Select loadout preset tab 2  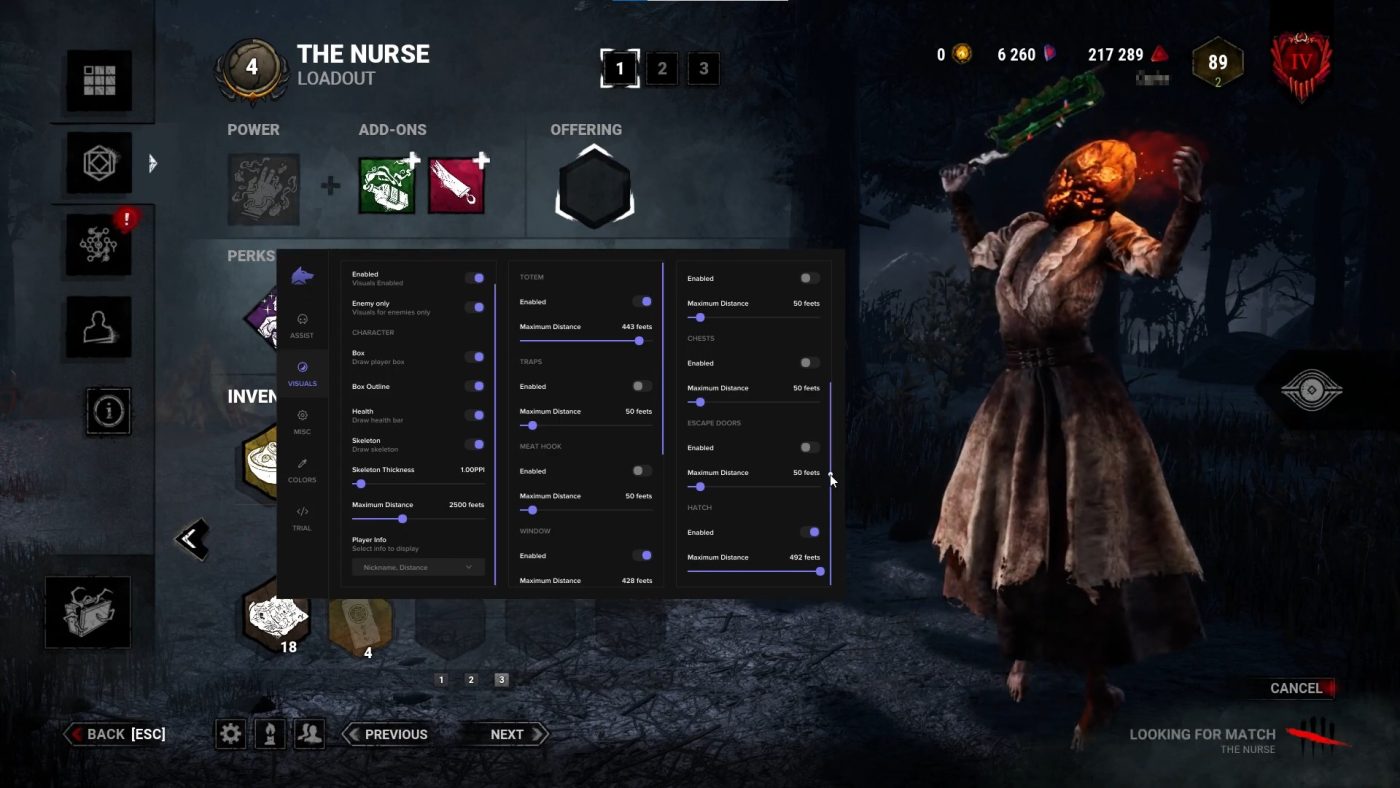coord(661,68)
